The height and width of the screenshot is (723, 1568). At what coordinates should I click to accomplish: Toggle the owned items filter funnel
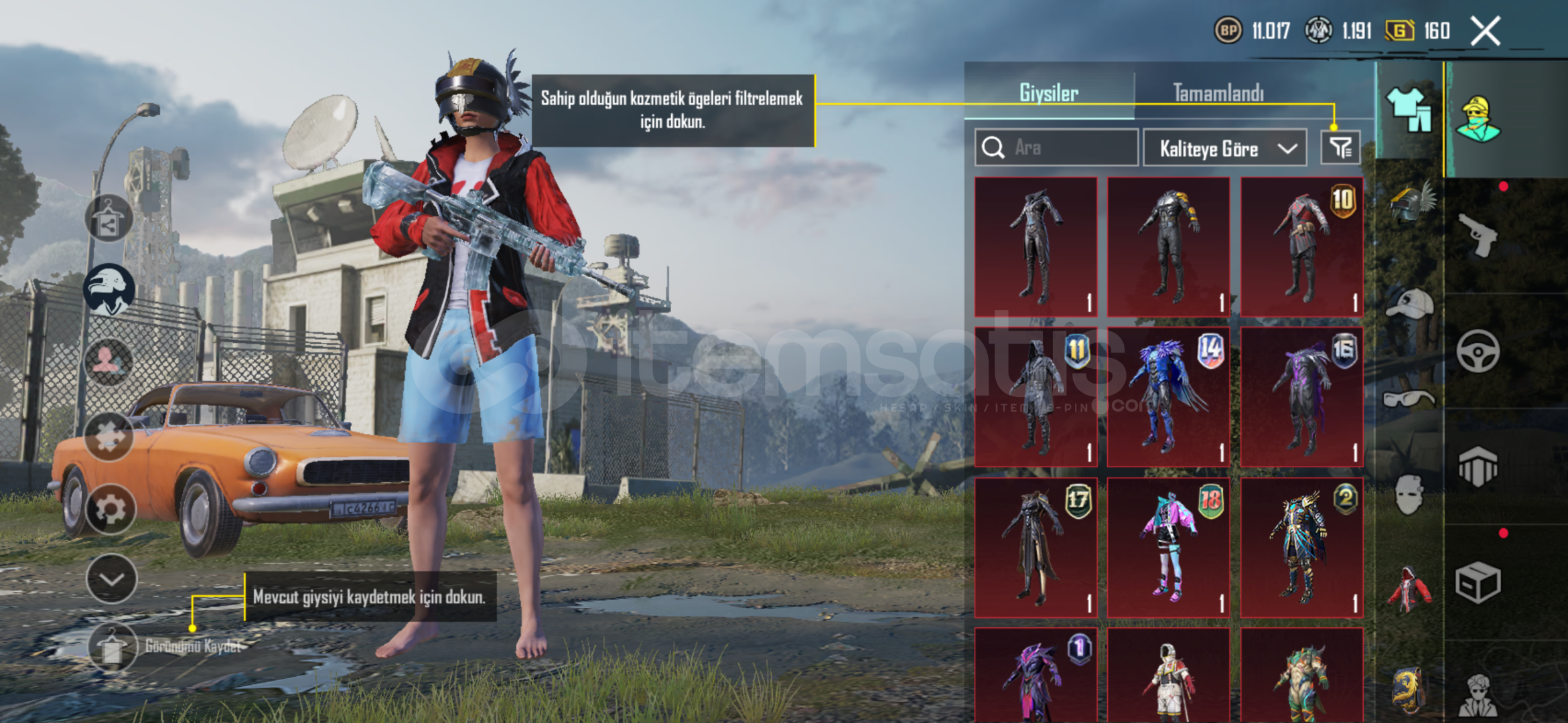point(1340,147)
